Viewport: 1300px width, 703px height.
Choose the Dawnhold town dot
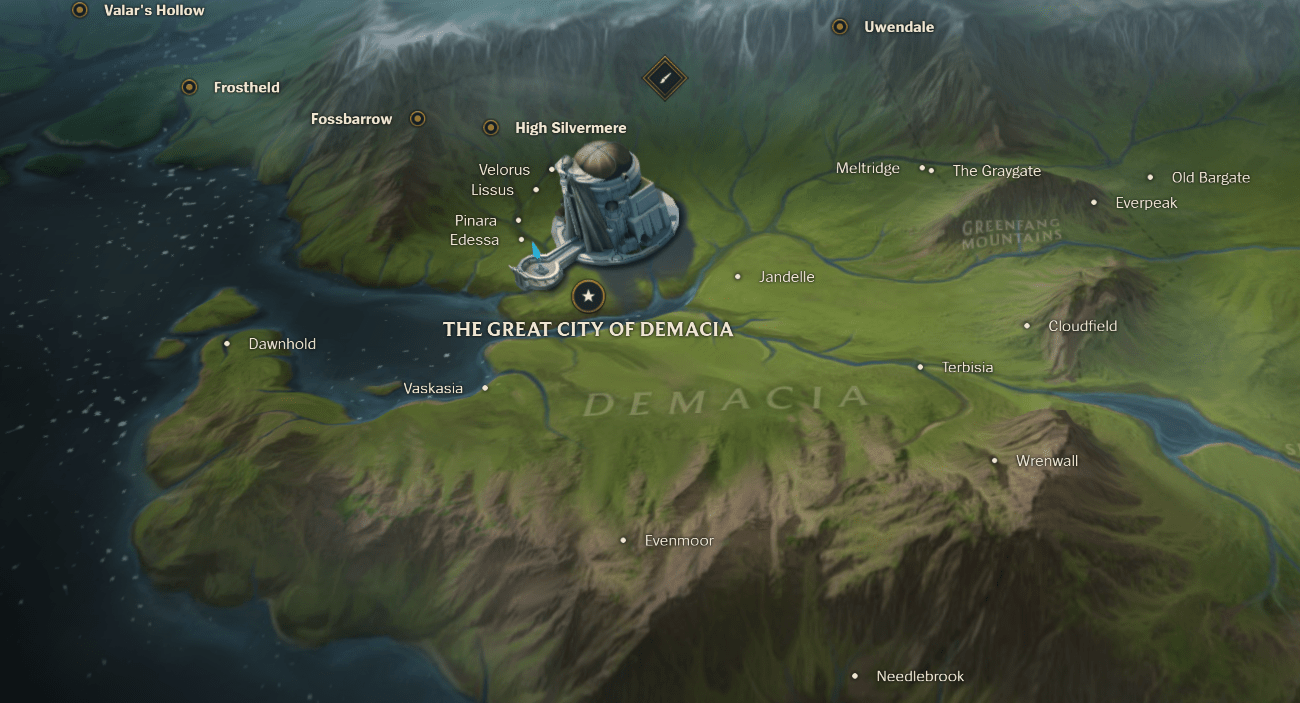click(x=227, y=344)
